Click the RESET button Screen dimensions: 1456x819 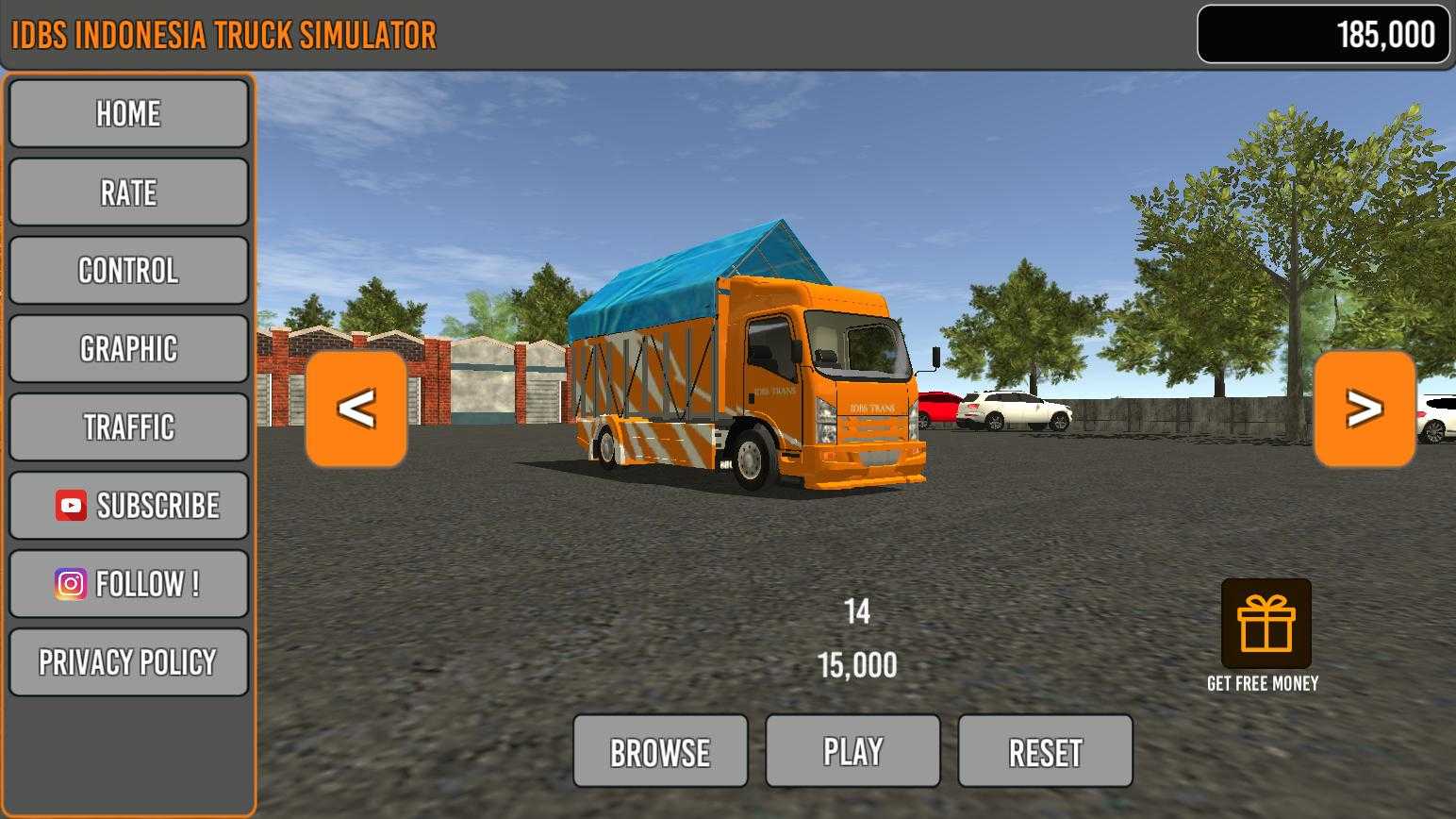click(x=1045, y=752)
